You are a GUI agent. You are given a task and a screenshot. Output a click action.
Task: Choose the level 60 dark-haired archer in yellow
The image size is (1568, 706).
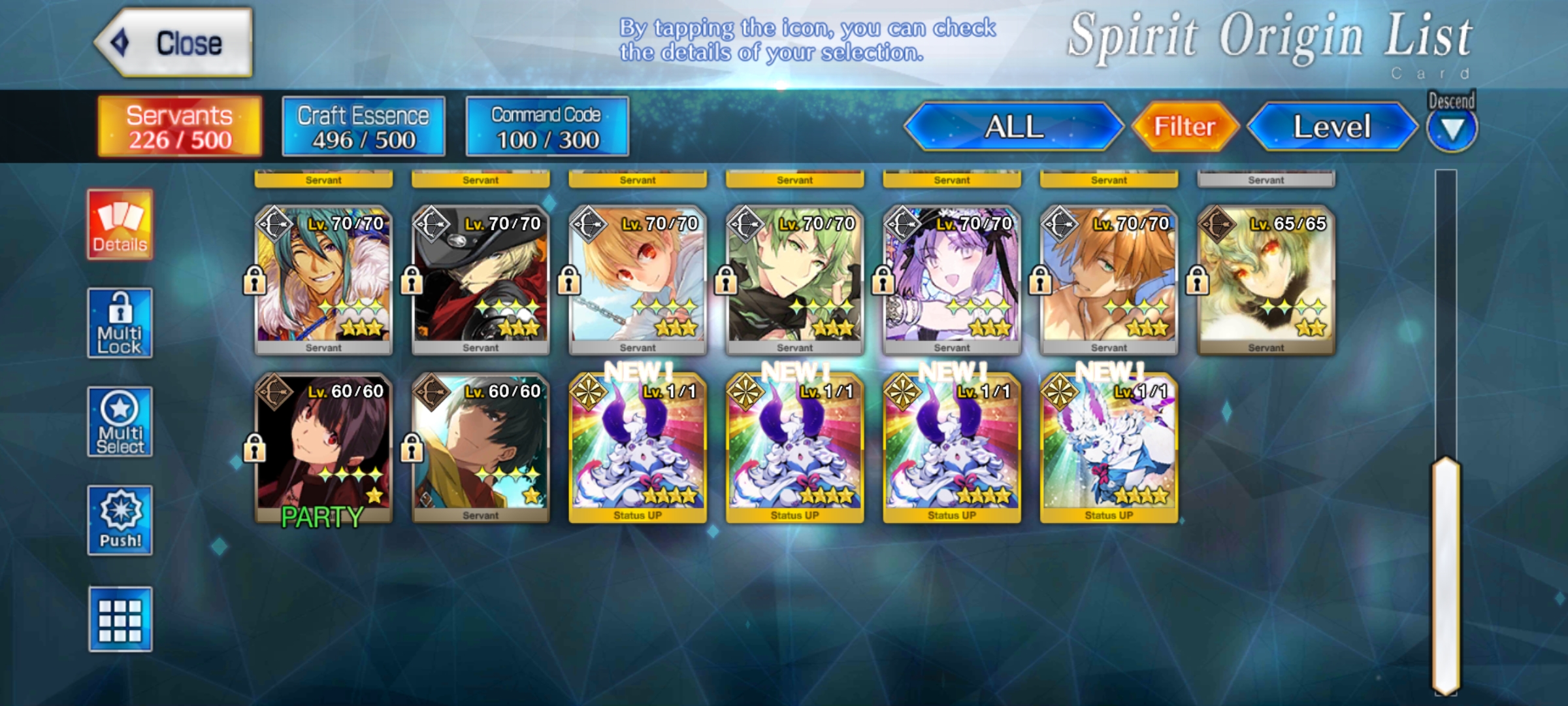[481, 448]
